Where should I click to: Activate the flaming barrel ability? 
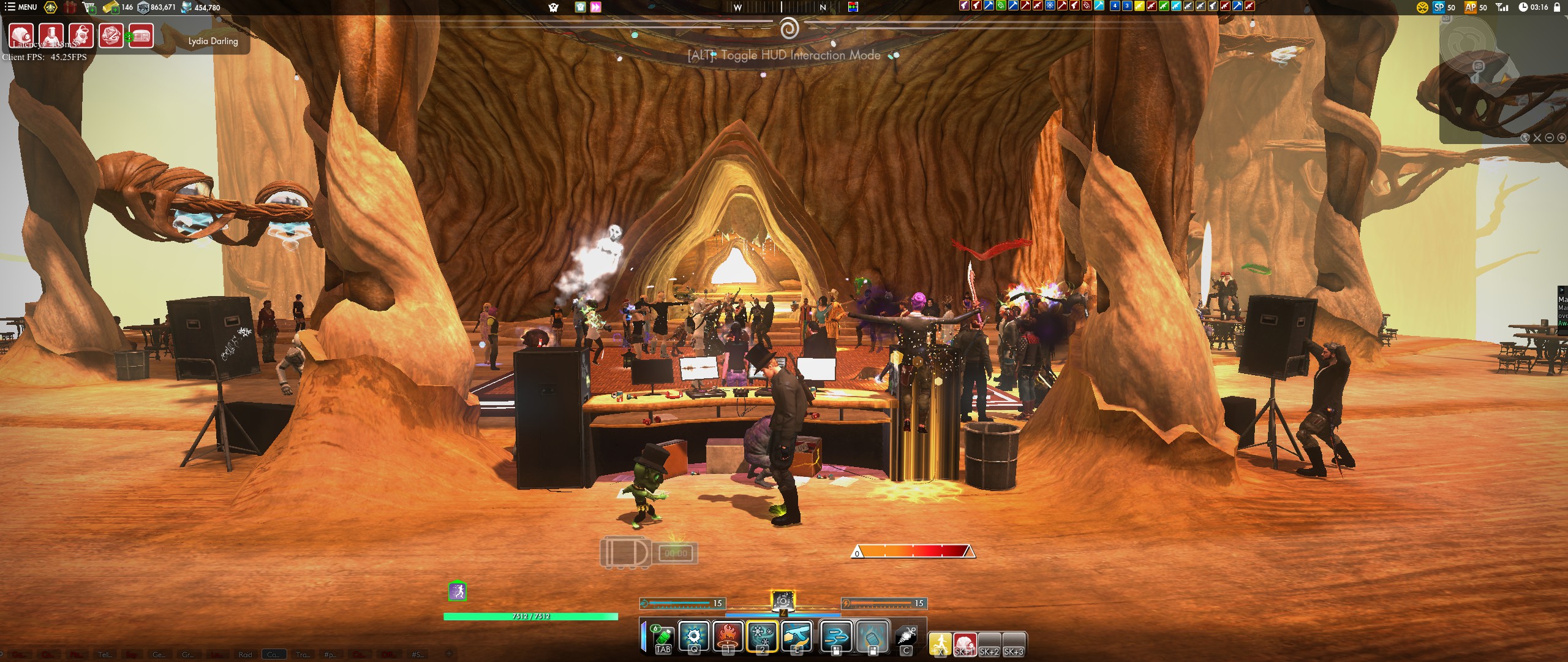(872, 636)
